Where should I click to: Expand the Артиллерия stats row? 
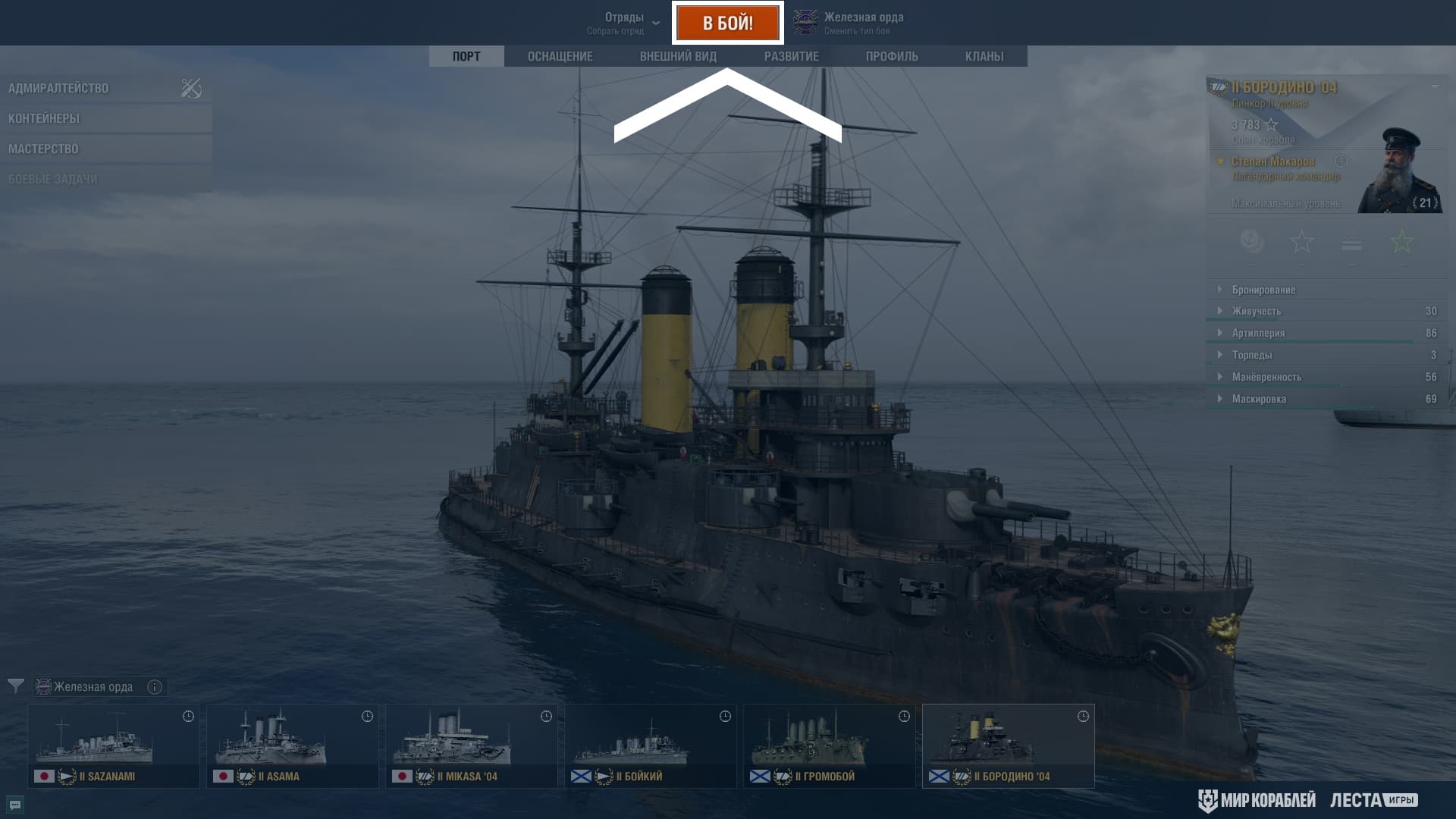1258,333
